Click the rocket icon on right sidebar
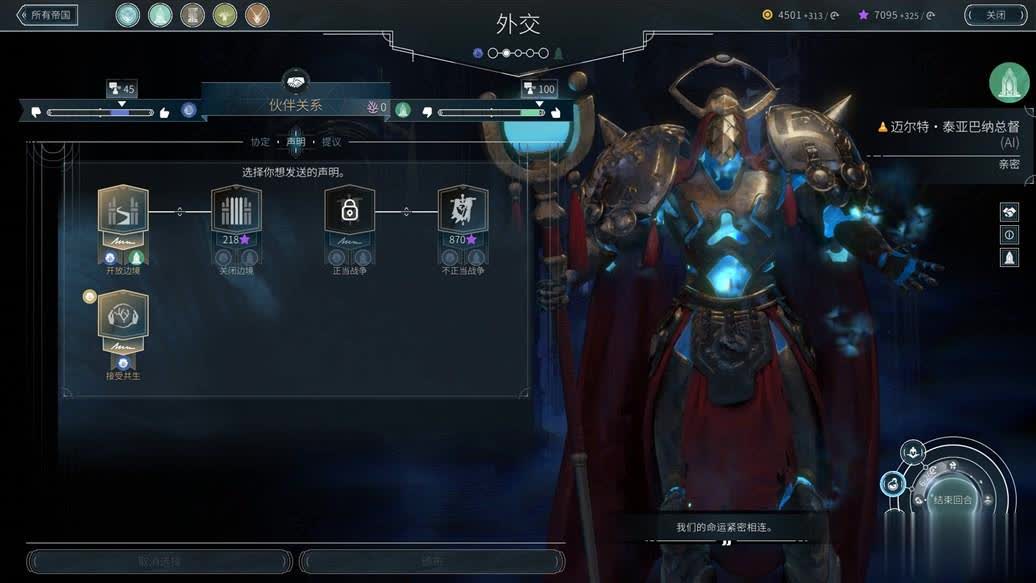This screenshot has width=1036, height=583. click(1009, 258)
